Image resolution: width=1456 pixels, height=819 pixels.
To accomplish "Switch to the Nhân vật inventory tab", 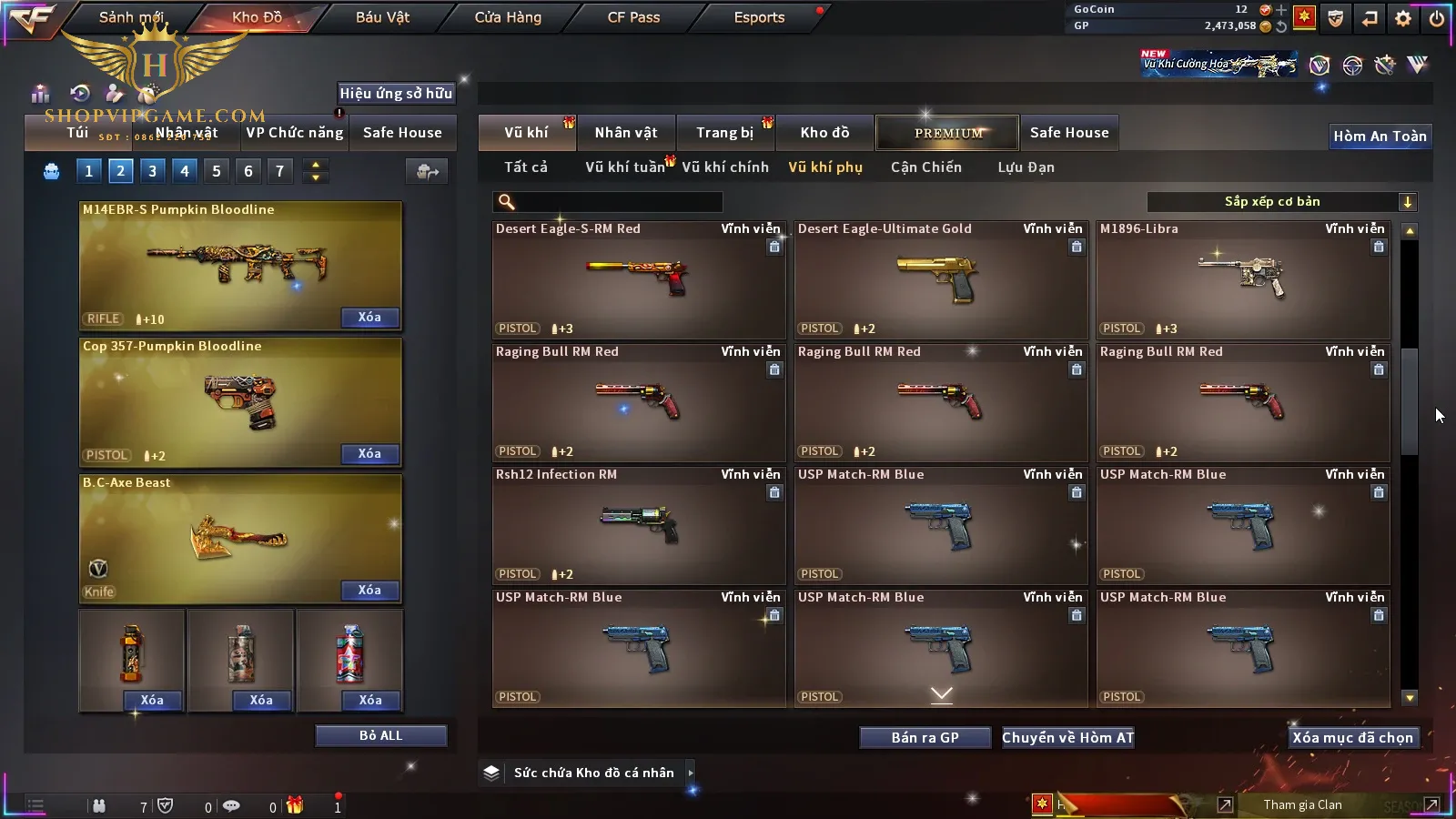I will pyautogui.click(x=626, y=133).
